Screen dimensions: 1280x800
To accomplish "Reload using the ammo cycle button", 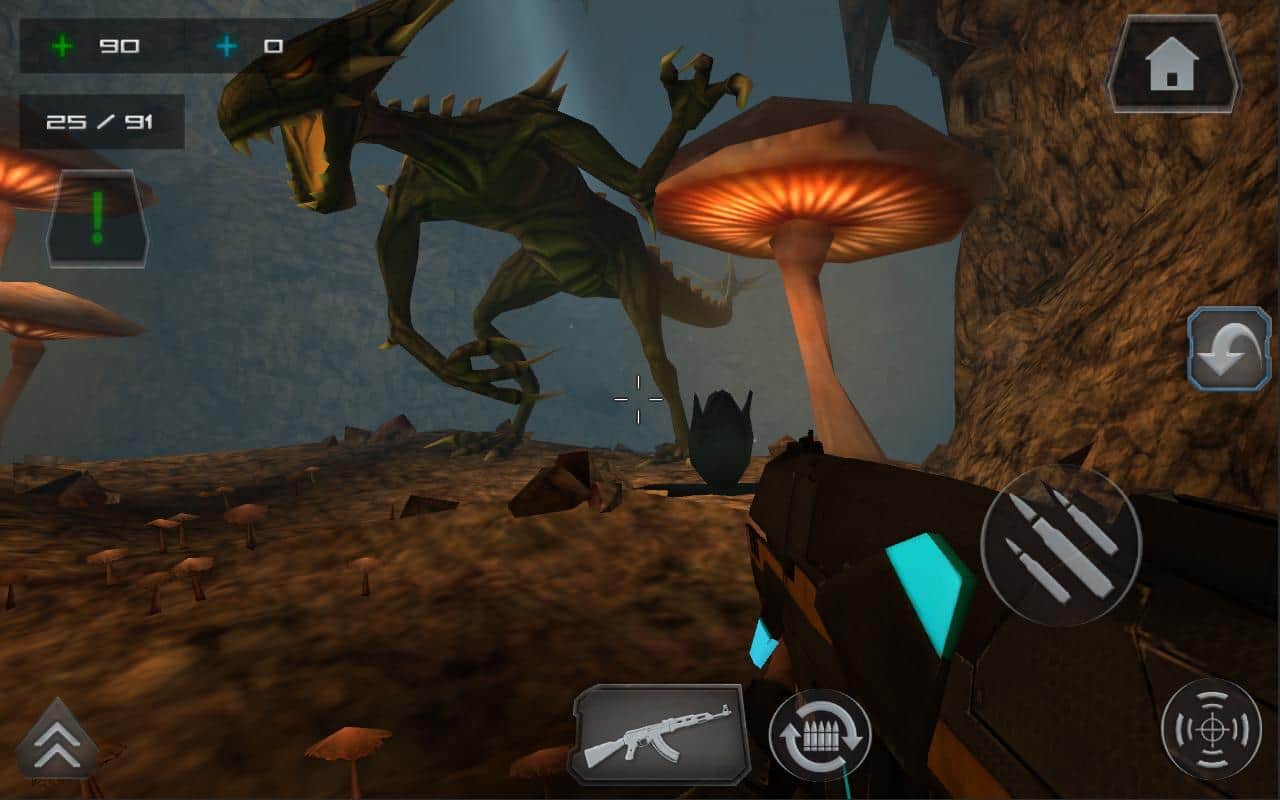I will (820, 735).
